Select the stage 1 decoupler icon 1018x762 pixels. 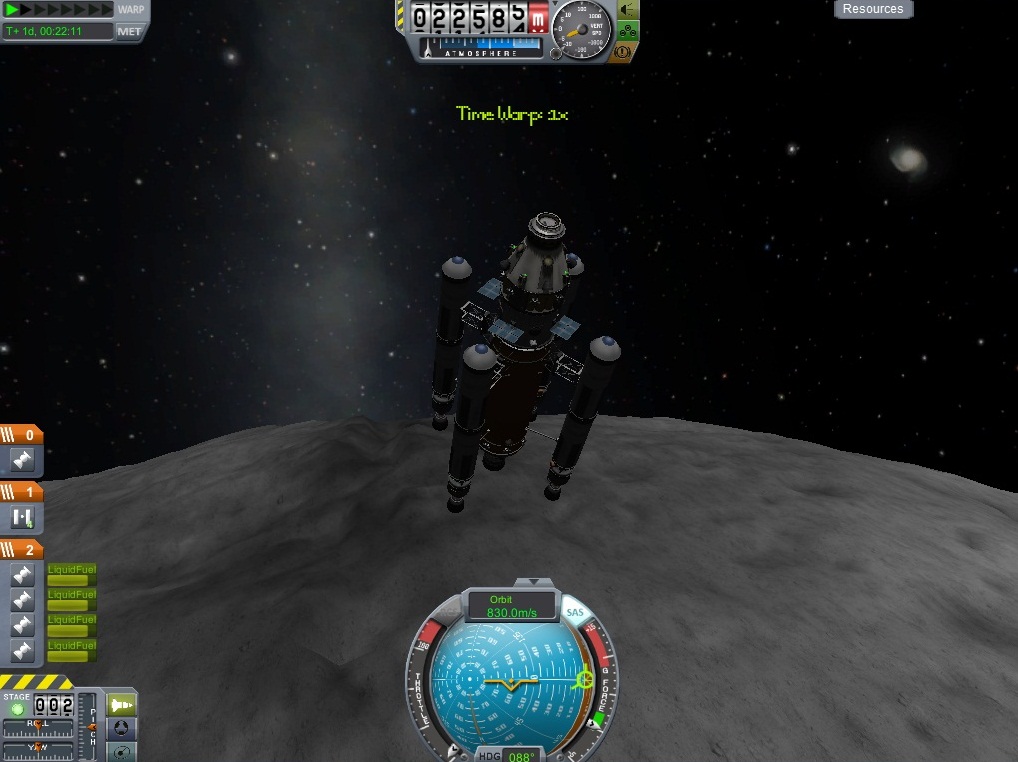(22, 517)
